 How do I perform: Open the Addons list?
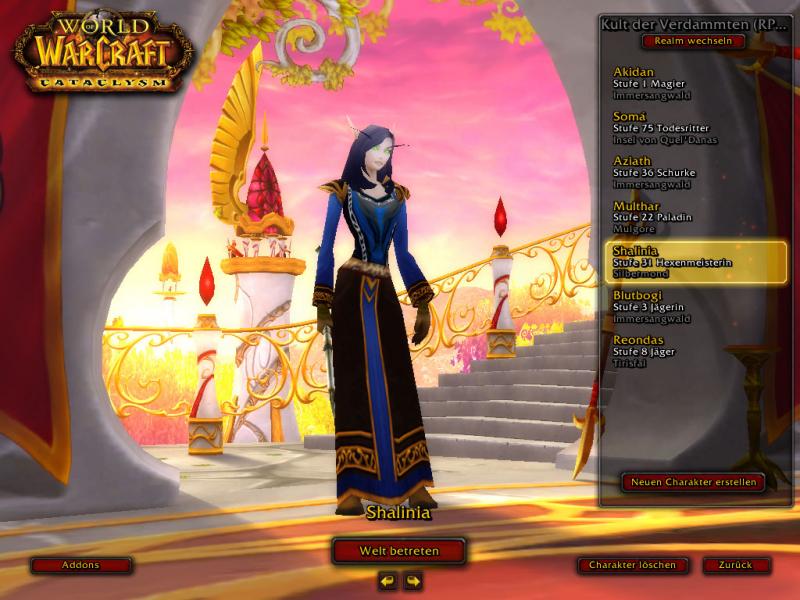tap(81, 565)
